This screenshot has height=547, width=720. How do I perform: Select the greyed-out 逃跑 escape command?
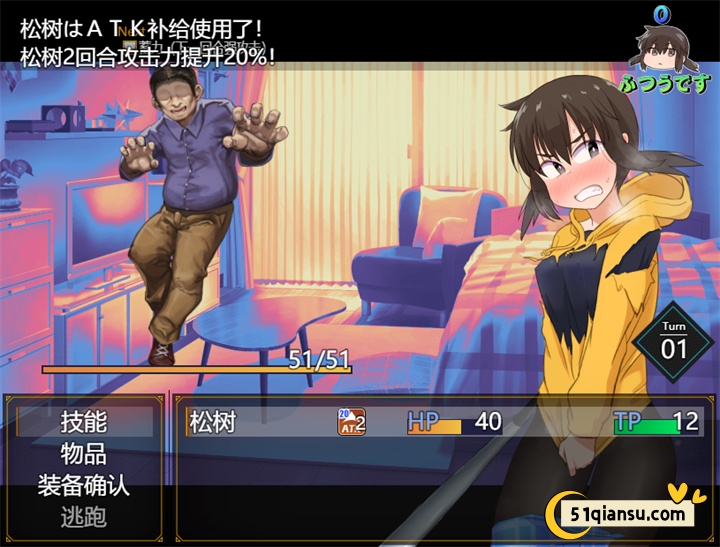[x=84, y=517]
